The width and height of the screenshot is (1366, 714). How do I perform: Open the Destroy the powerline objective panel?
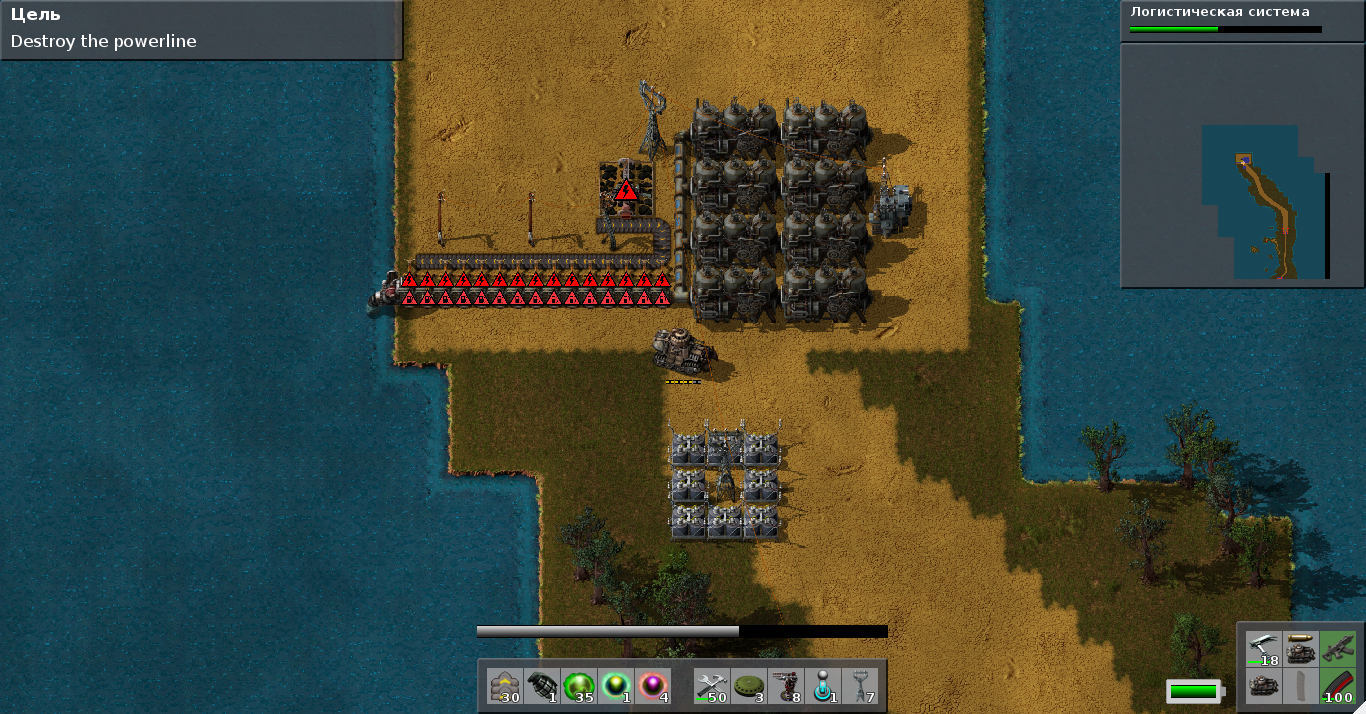coord(201,30)
